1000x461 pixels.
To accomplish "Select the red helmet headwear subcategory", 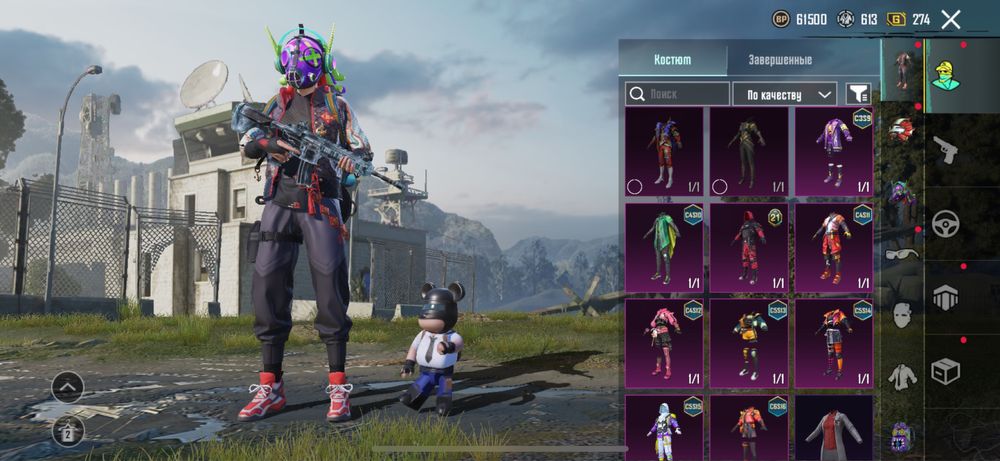I will [902, 129].
